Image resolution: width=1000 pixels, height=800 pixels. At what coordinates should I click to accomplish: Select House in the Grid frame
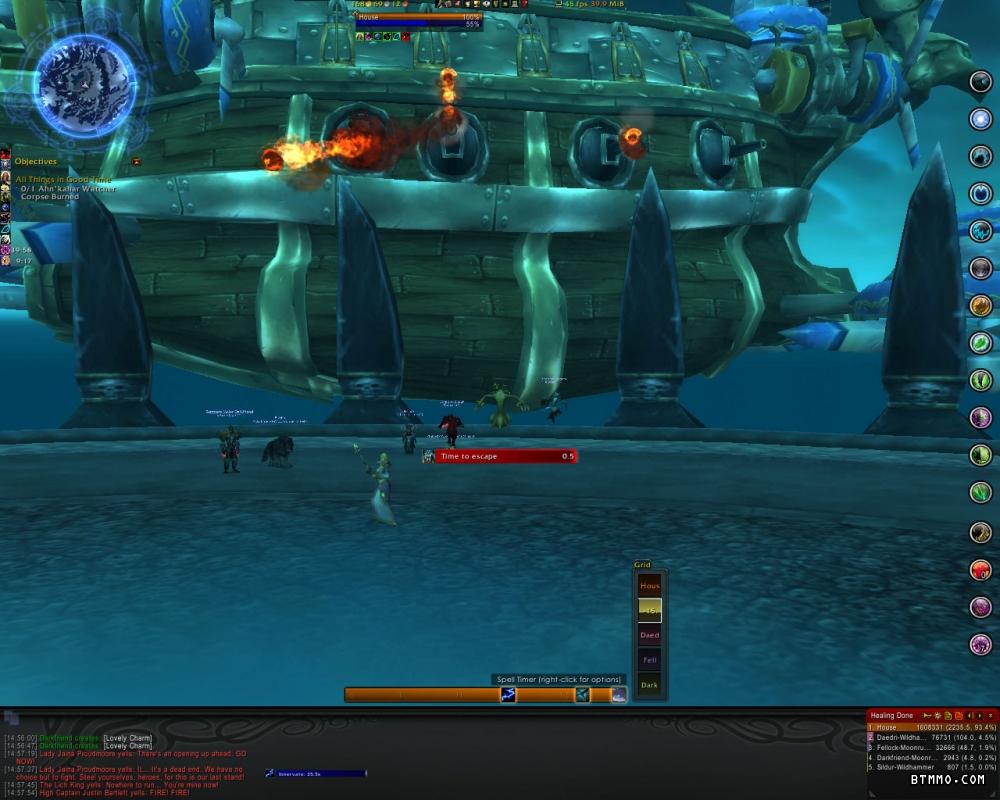(x=650, y=586)
